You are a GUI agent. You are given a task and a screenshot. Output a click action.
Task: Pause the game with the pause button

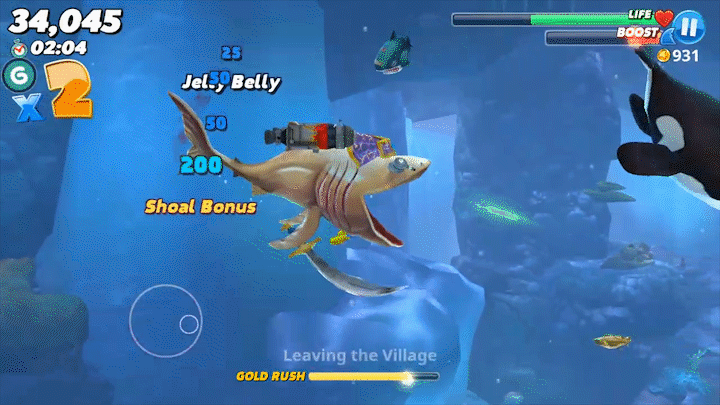coord(688,26)
